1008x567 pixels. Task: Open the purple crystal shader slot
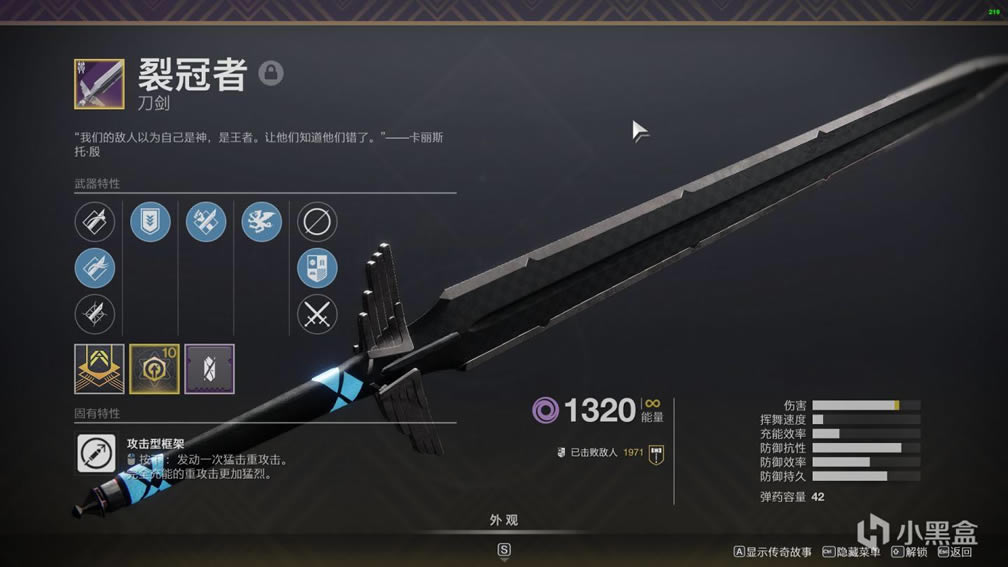(210, 369)
